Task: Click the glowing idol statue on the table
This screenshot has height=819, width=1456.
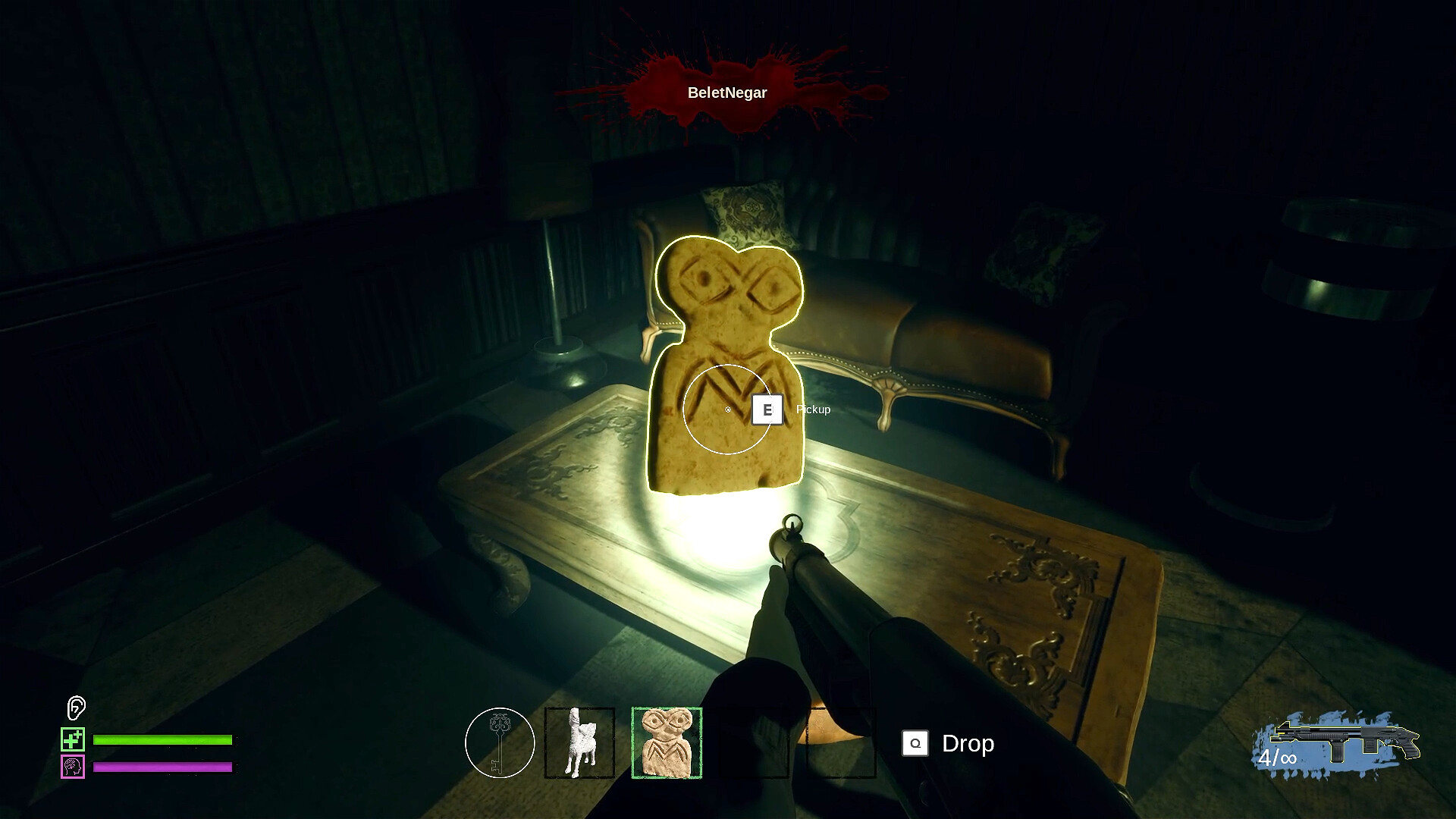Action: pyautogui.click(x=724, y=356)
